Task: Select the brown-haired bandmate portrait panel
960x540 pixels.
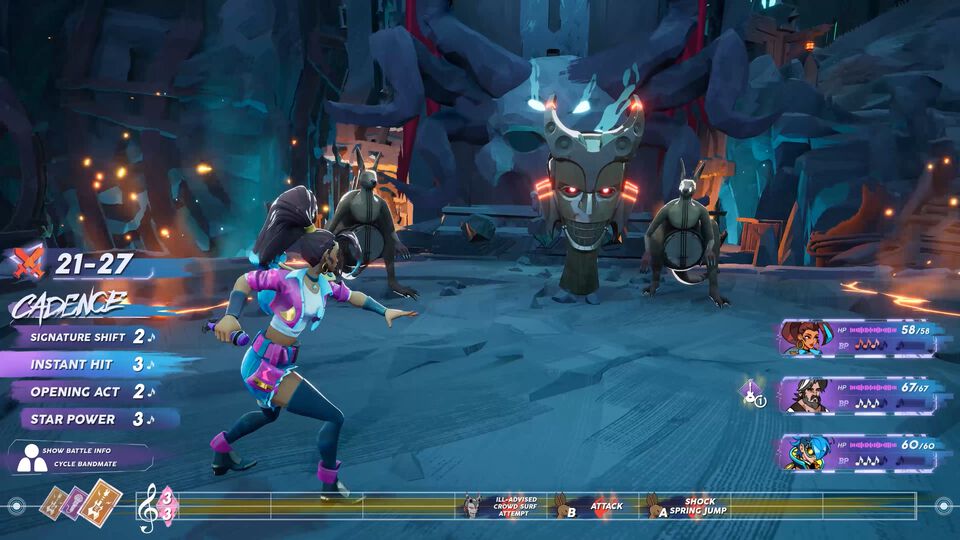Action: tap(857, 338)
